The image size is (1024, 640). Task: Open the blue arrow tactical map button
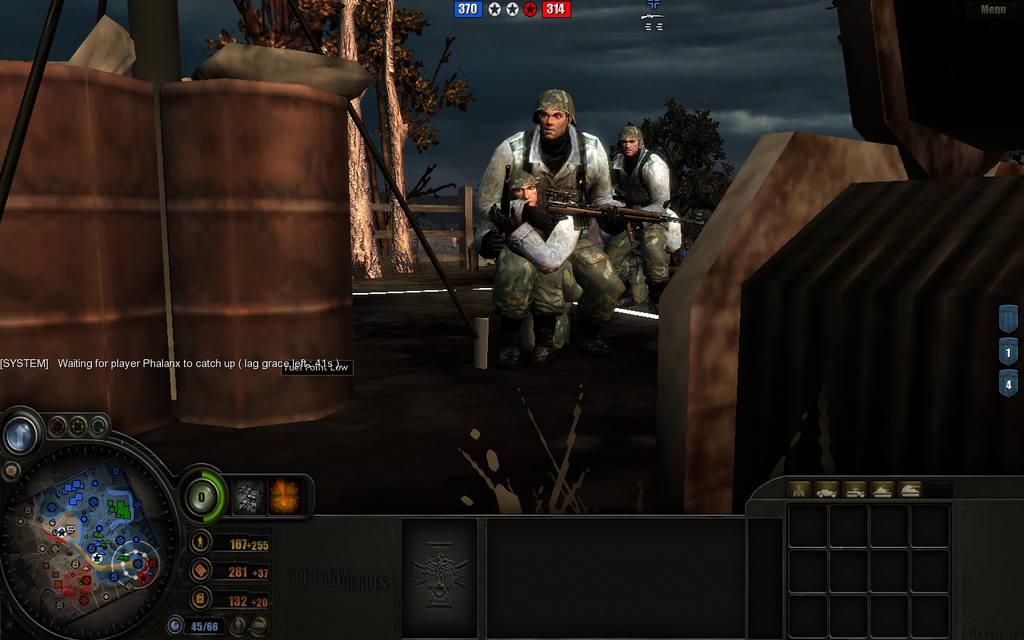pos(21,435)
